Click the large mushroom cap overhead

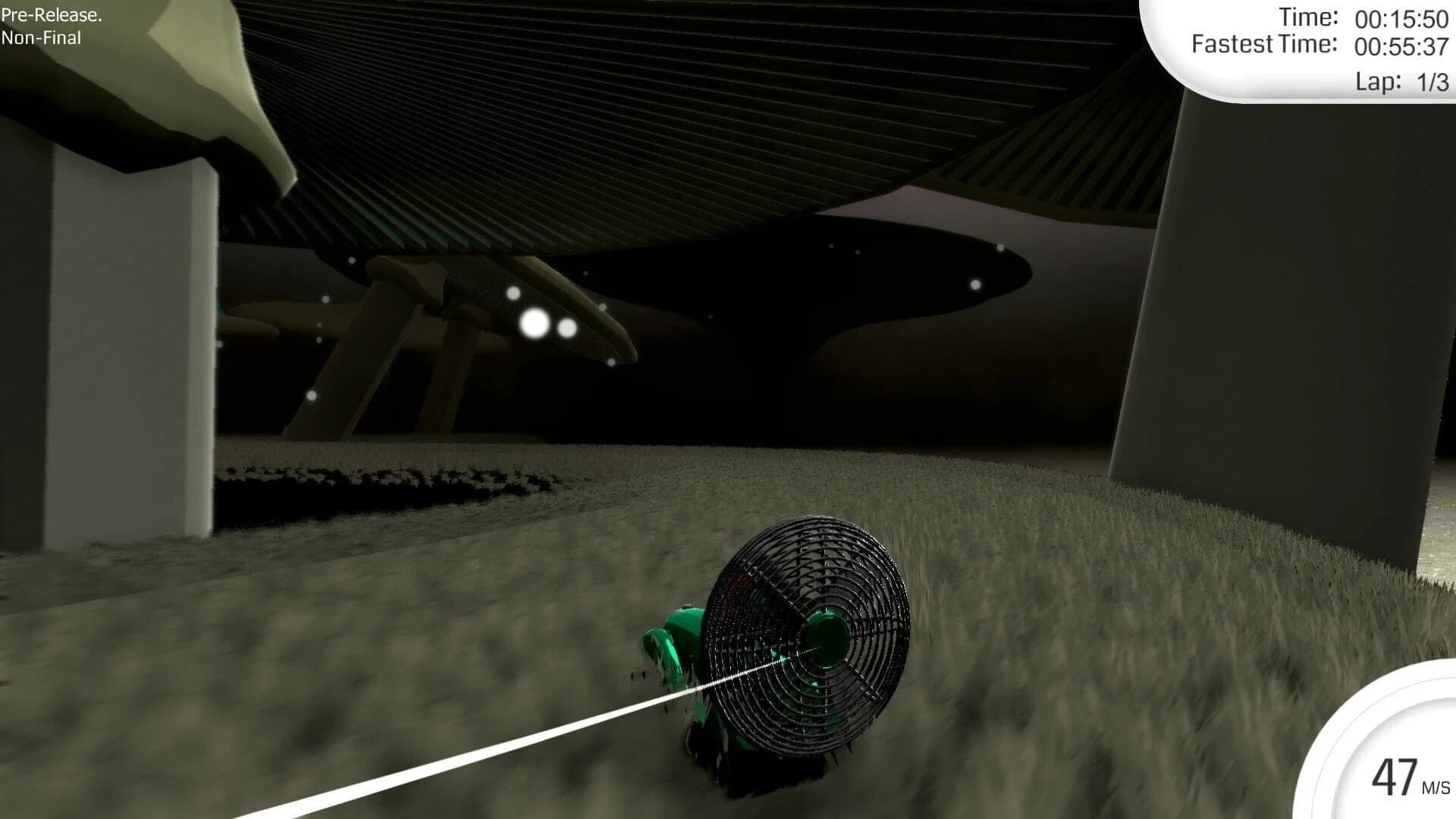645,114
